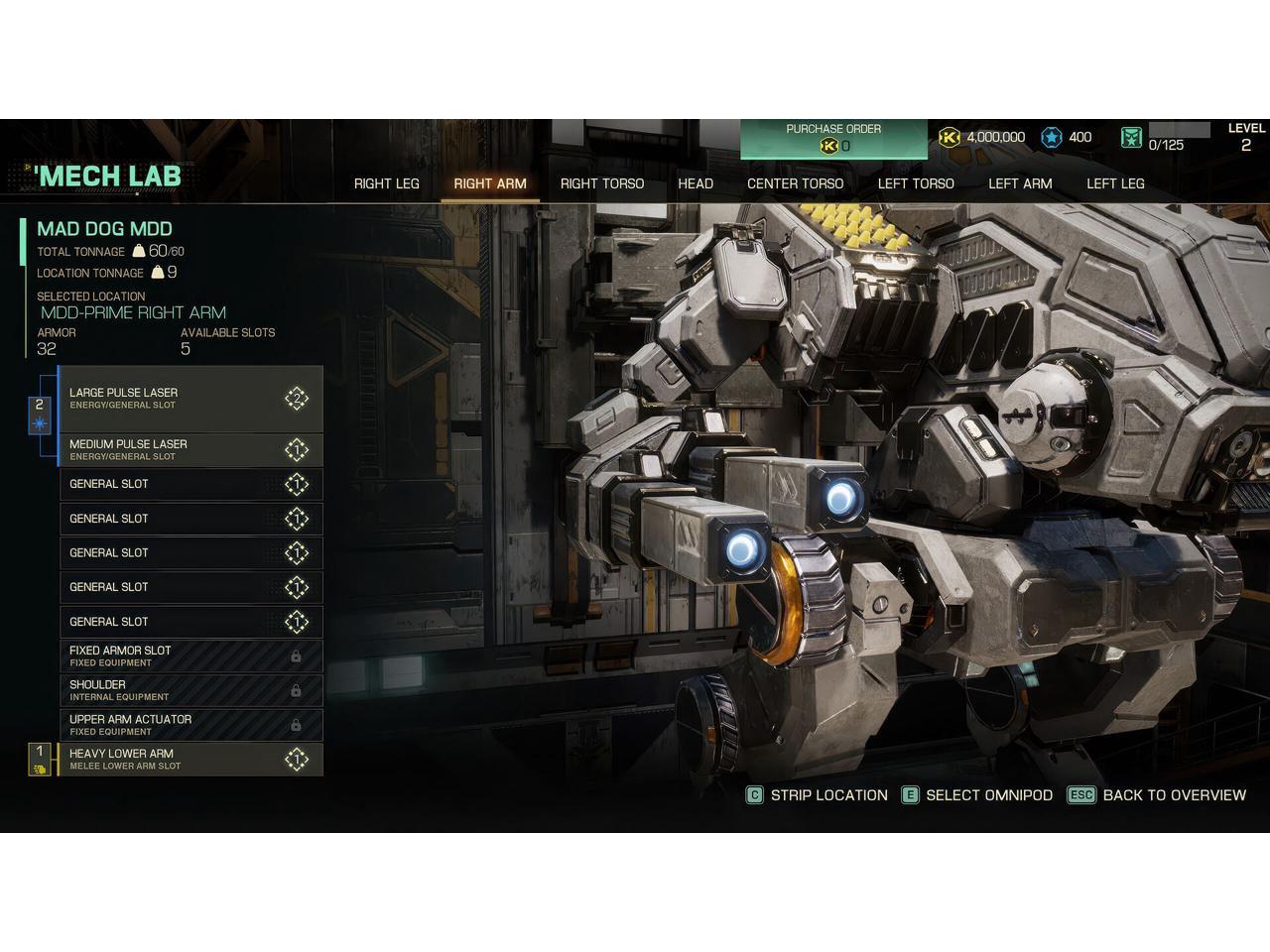Select the Left Leg tab

(x=1115, y=183)
